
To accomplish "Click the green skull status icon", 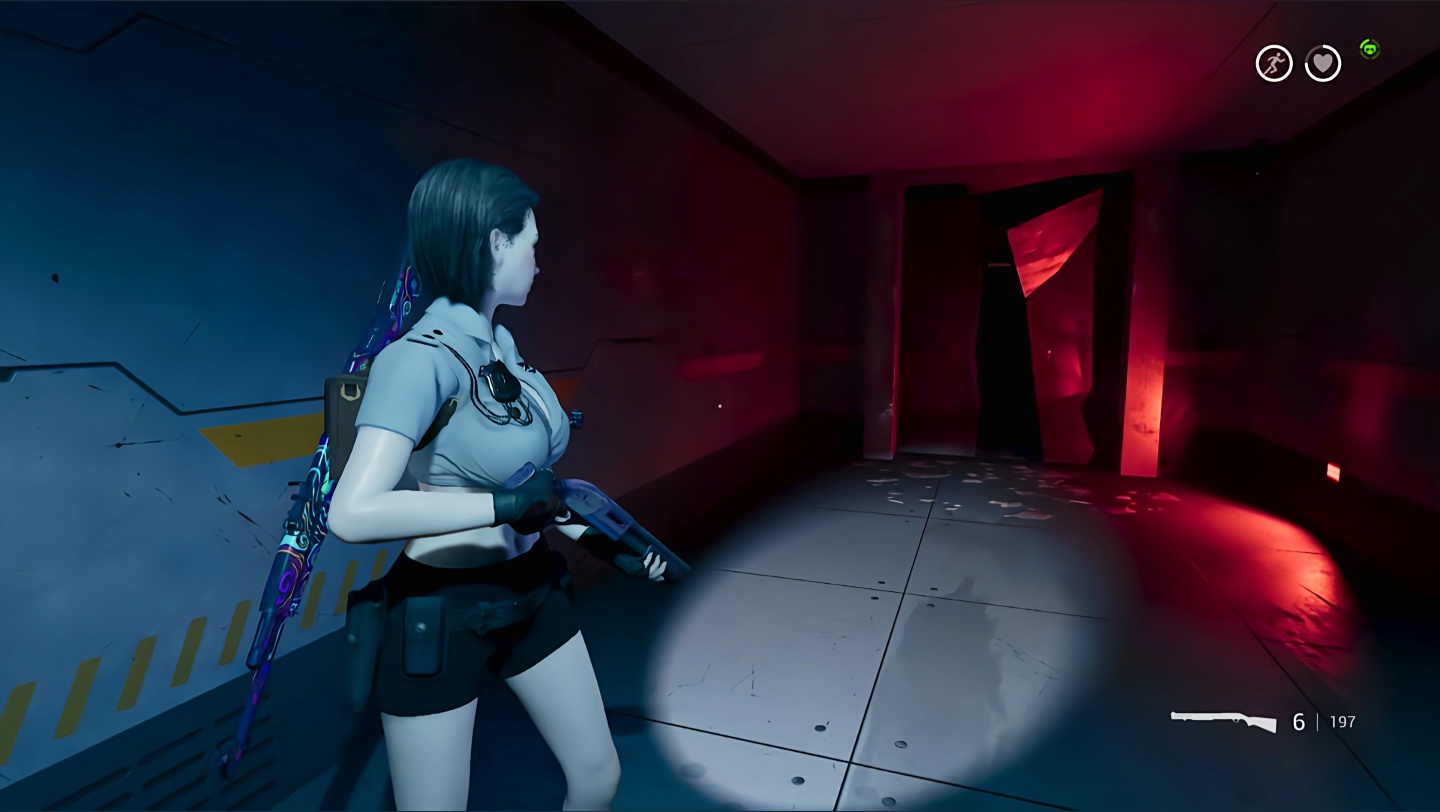I will pos(1369,48).
